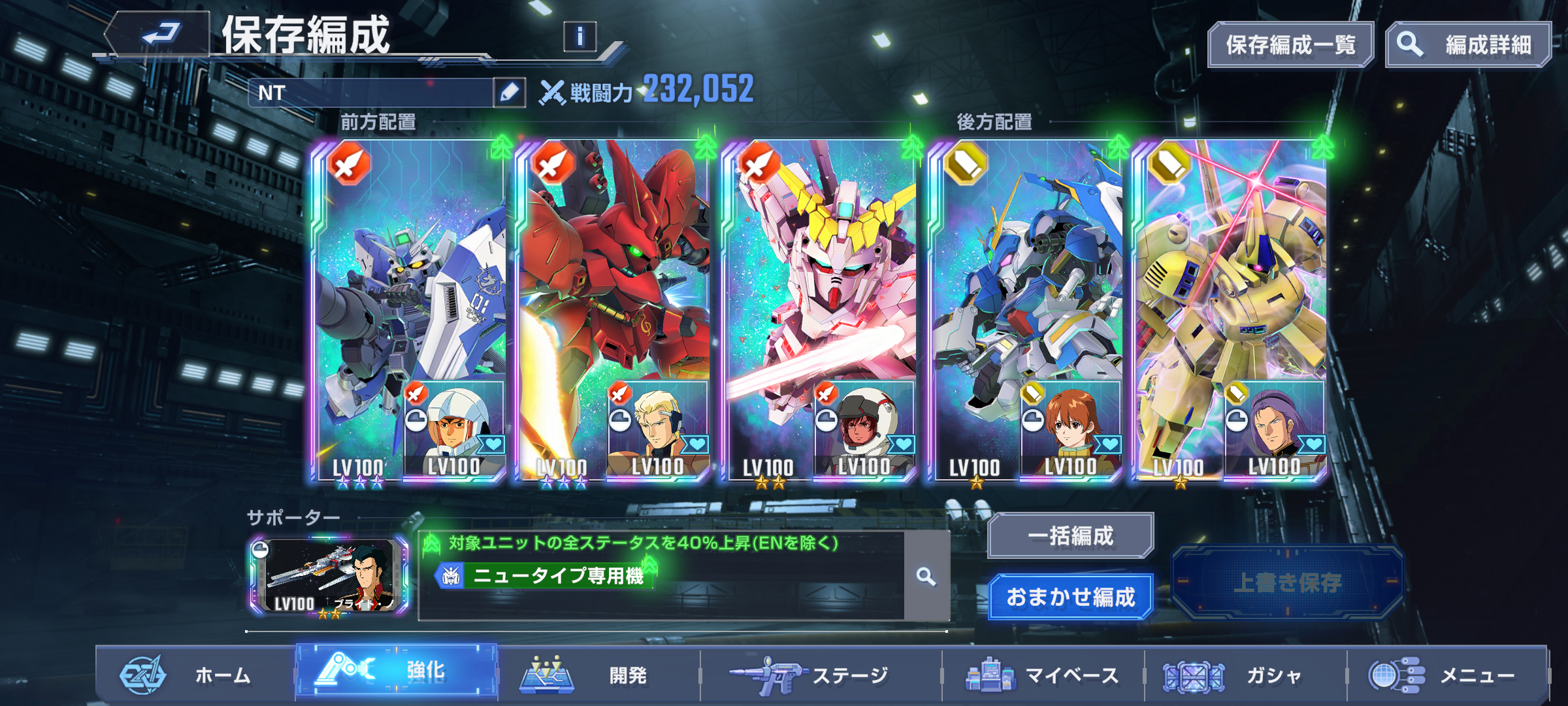Go to ホーム home screen
This screenshot has height=706, width=1568.
pos(196,675)
